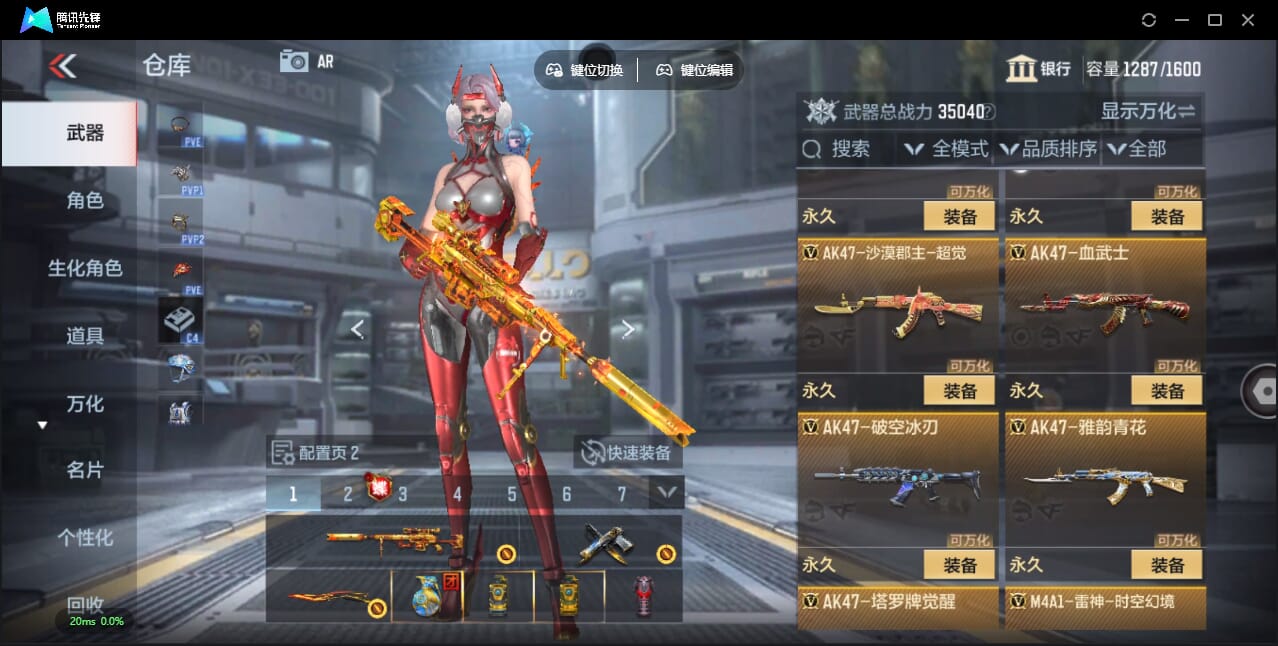Screen dimensions: 1278x646
Task: Toggle the 显示万化 display switch
Action: pyautogui.click(x=1148, y=111)
